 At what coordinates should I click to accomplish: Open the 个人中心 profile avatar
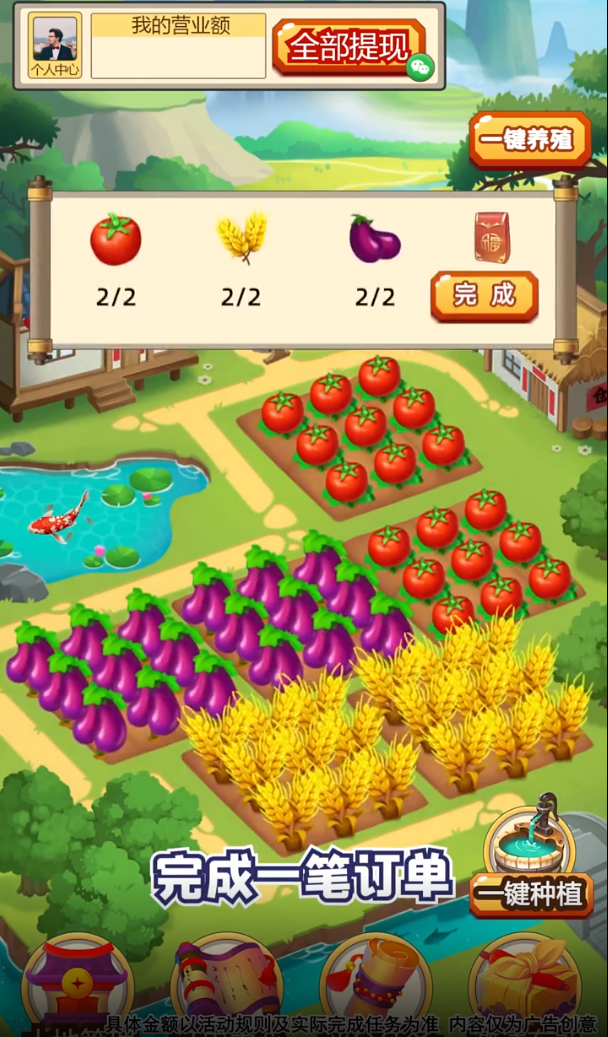coord(55,46)
